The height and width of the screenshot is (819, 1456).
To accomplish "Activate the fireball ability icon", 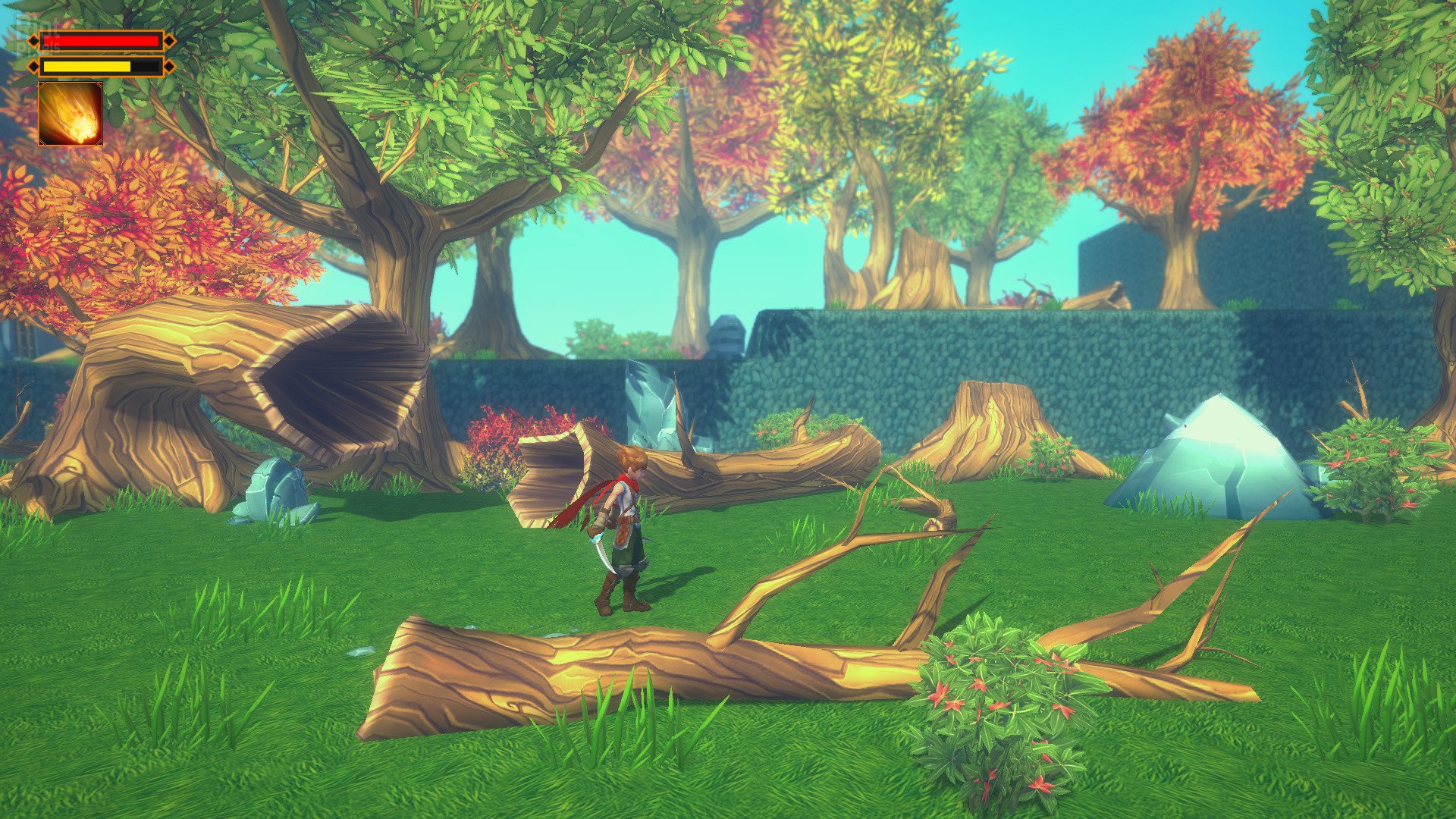I will tap(71, 114).
